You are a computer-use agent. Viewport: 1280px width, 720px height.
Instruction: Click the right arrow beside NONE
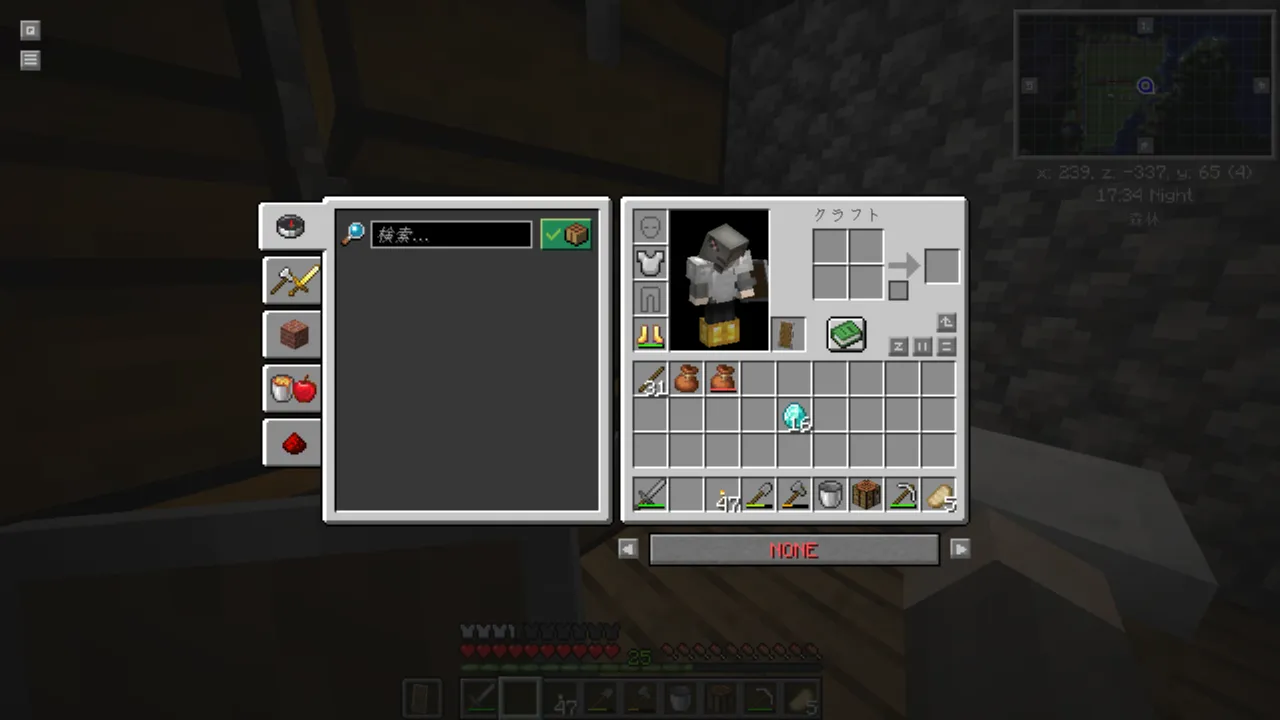coord(960,549)
